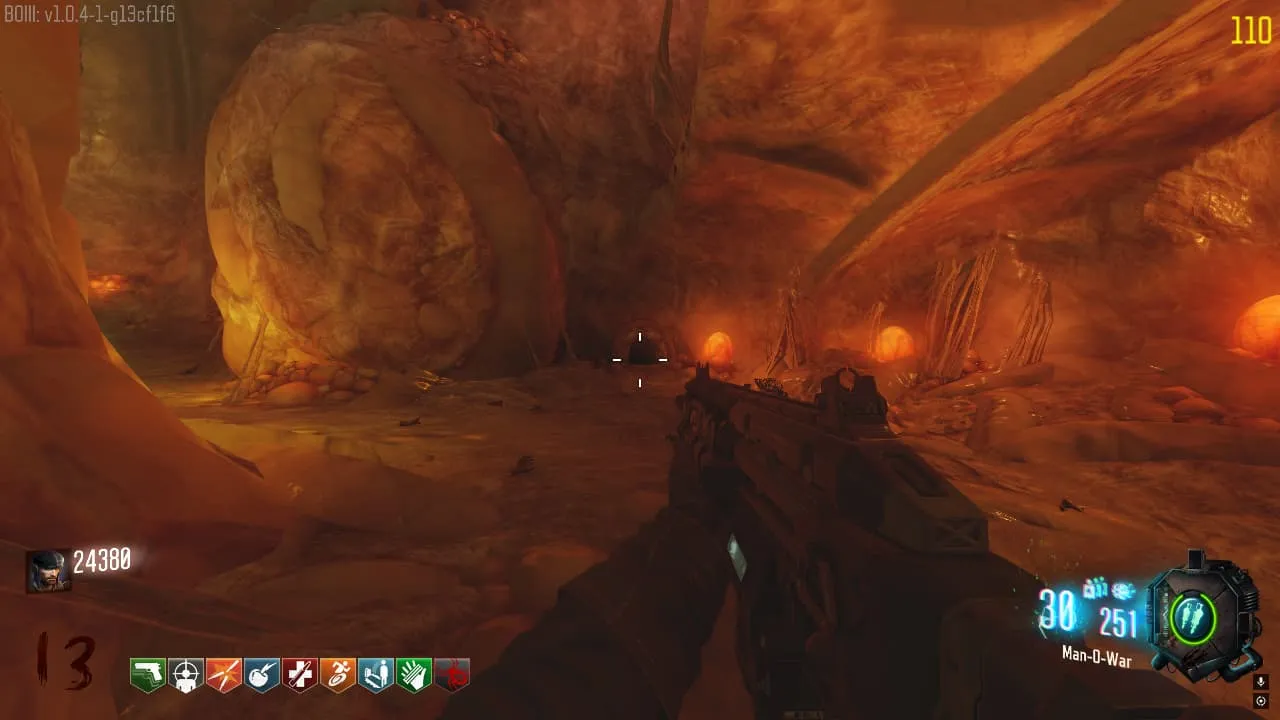Select the green pistol perk icon

[x=148, y=675]
